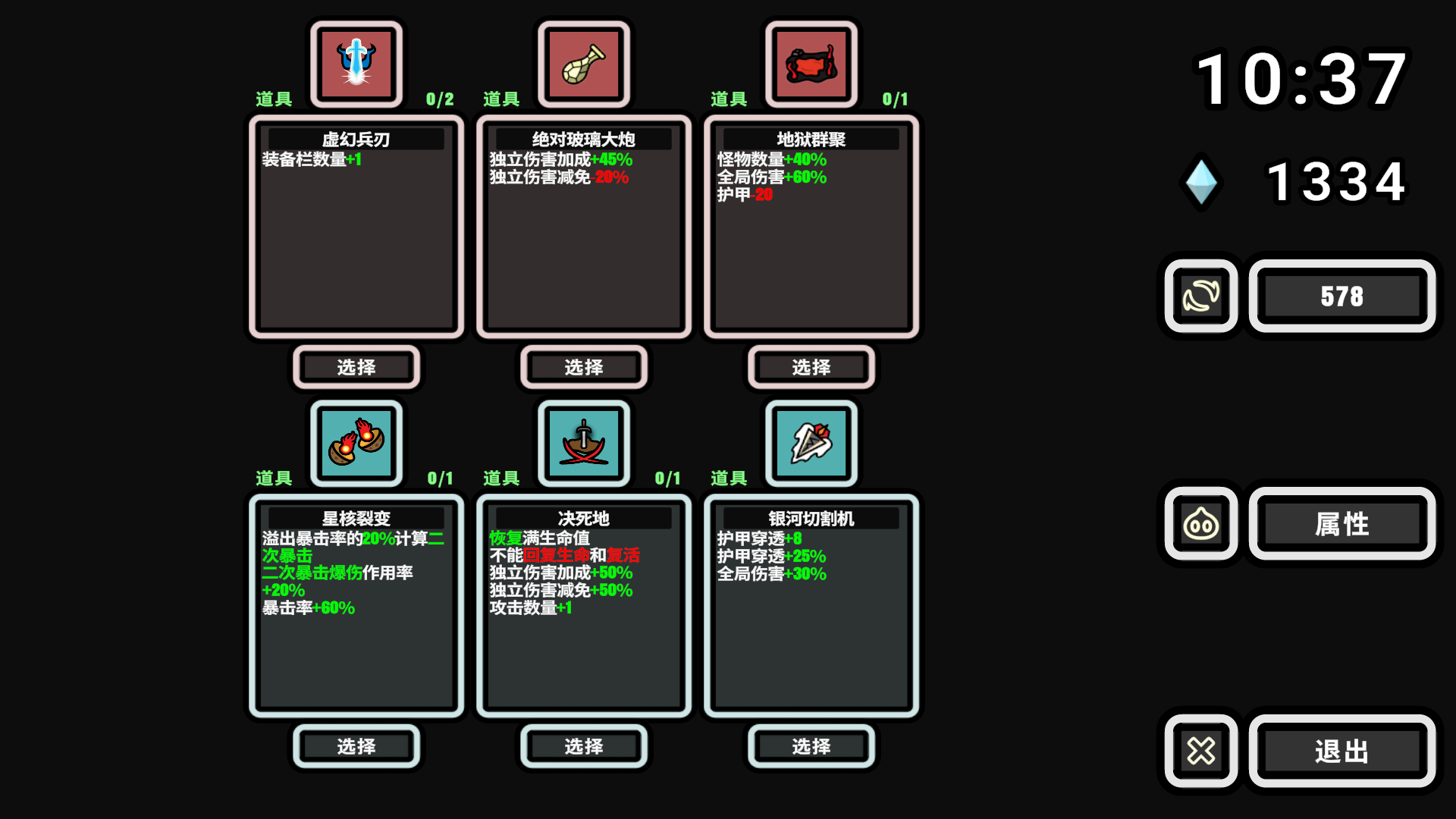Open the 决死地 description card
The image size is (1456, 819).
point(583,605)
